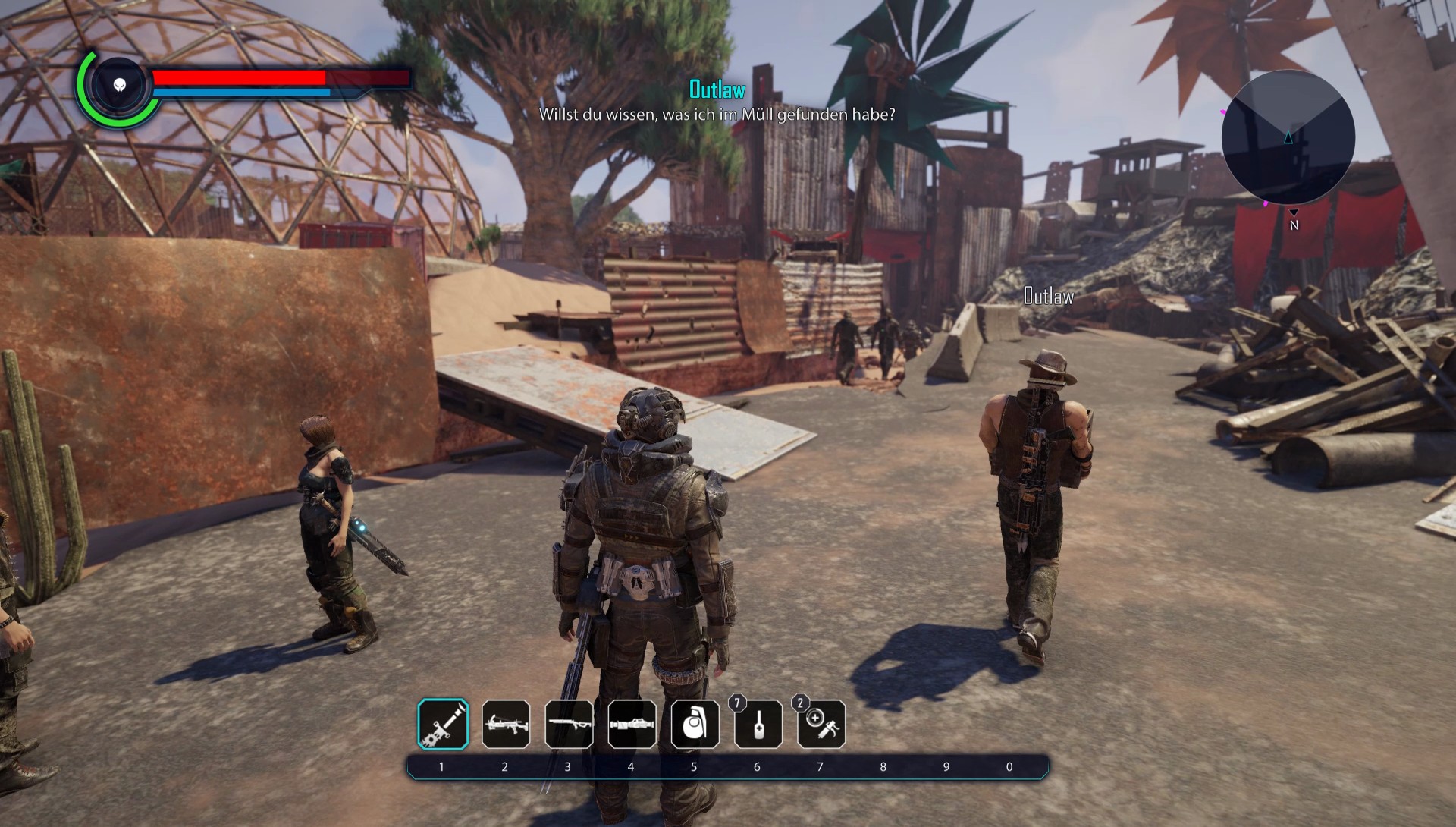Equip the crossbow in hotbar slot 2

click(x=506, y=724)
